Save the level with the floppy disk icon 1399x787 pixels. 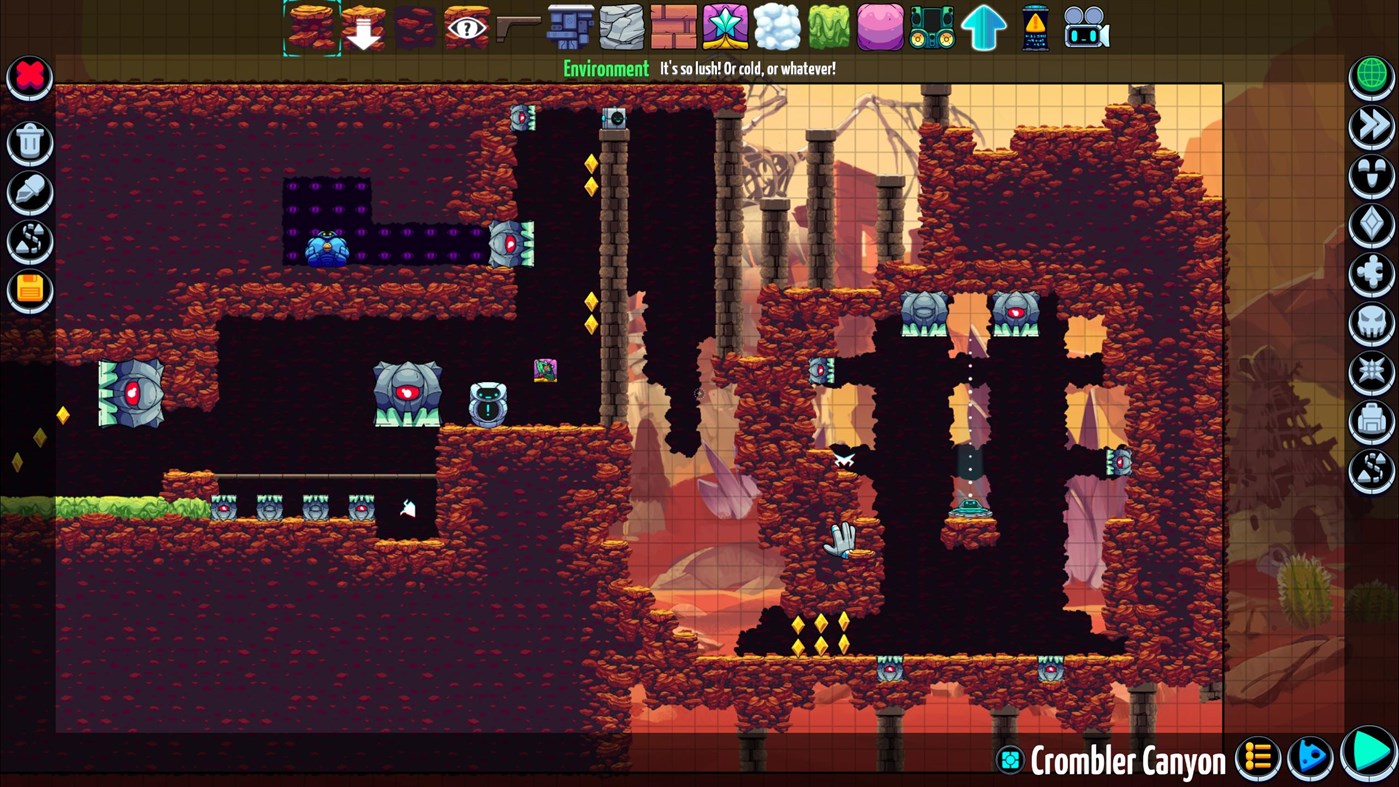(29, 290)
